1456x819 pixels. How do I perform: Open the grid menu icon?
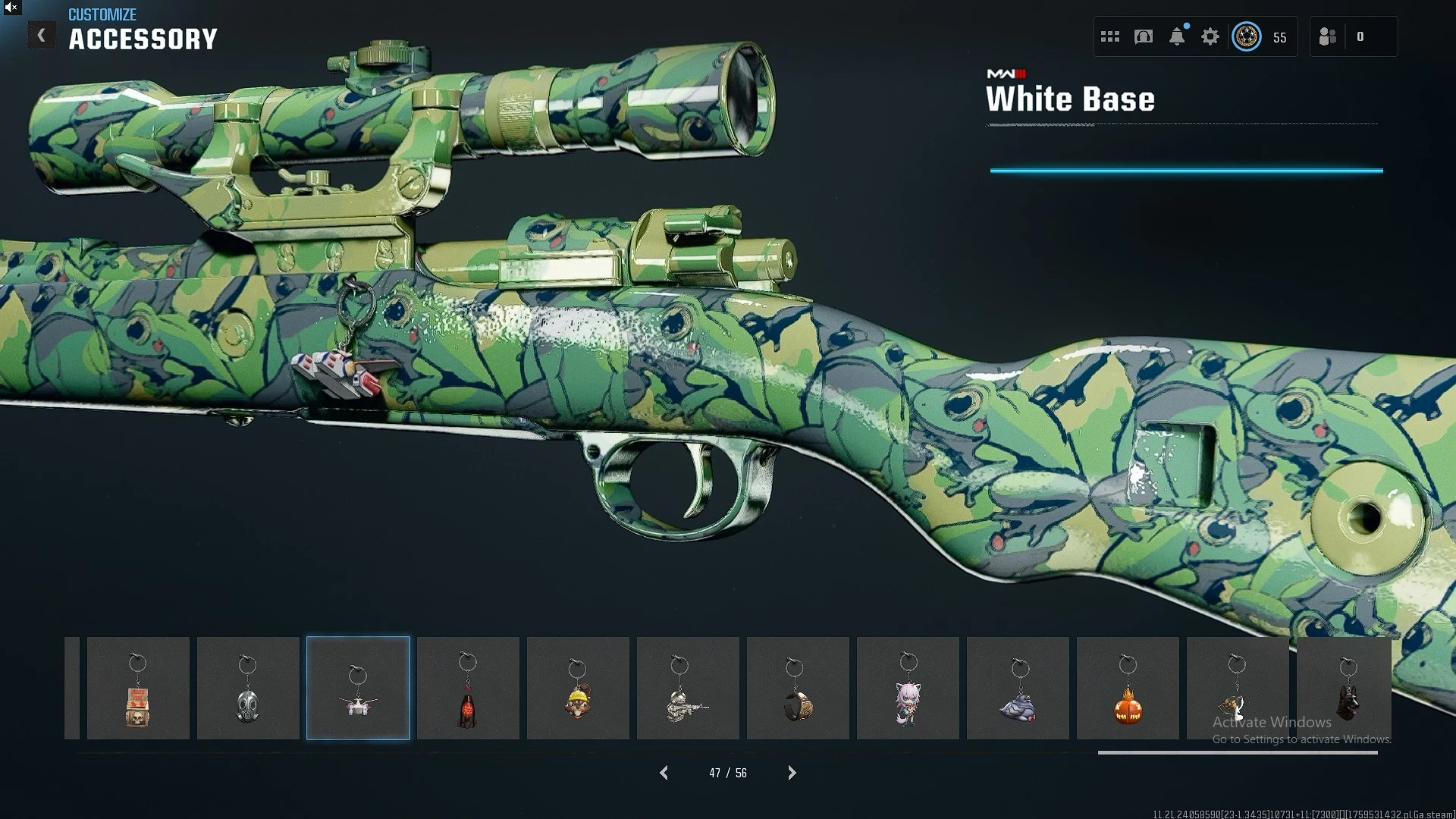pyautogui.click(x=1110, y=36)
